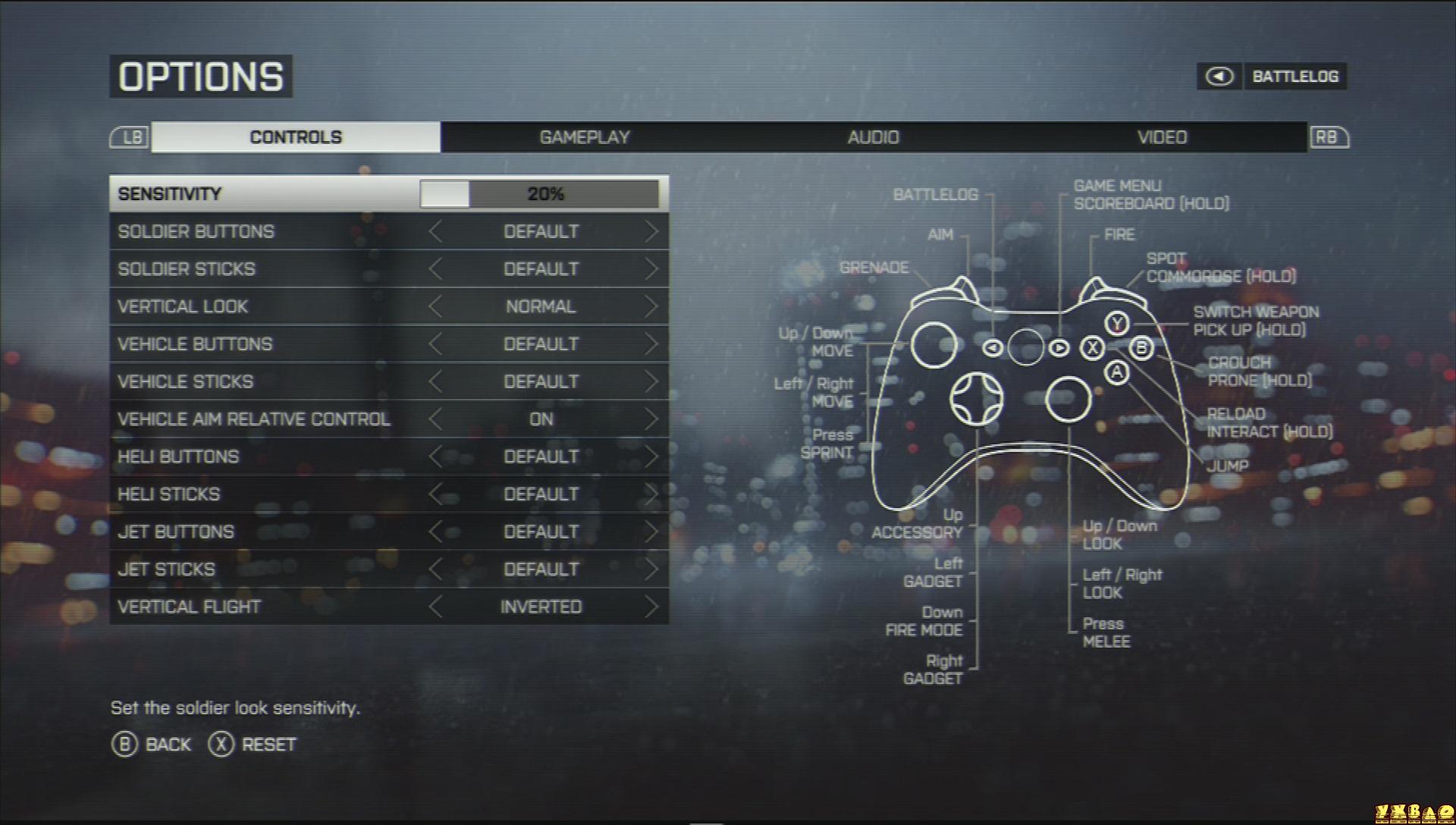
Task: Click left arrow on Vehicle Buttons
Action: click(435, 344)
